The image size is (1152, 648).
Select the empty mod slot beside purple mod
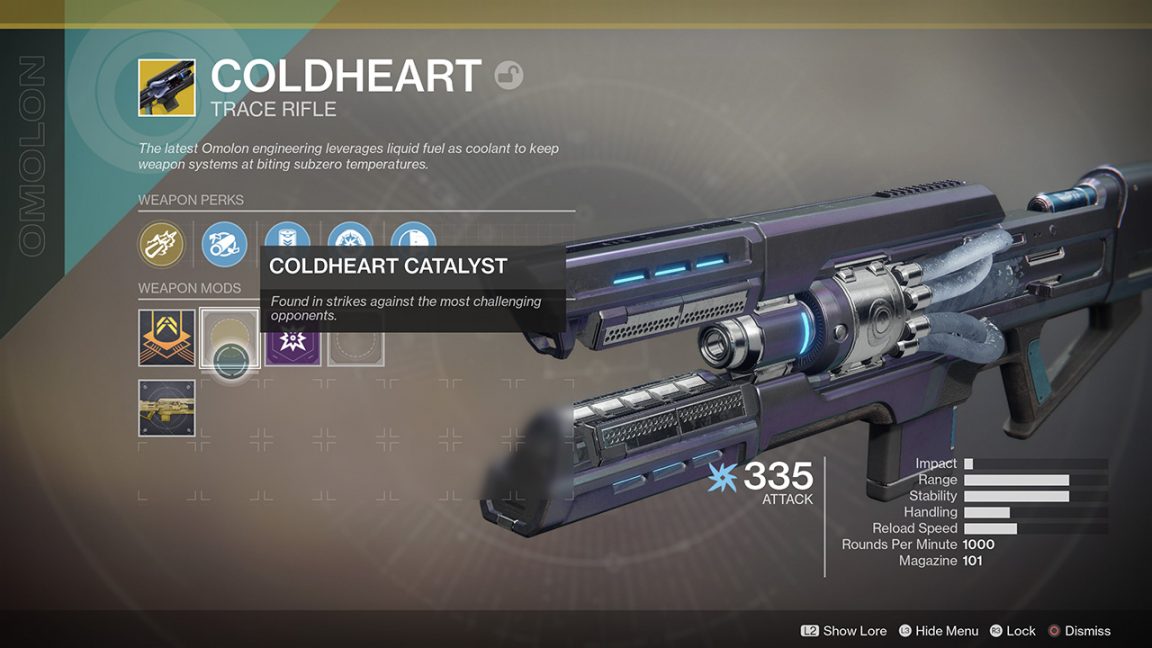[356, 346]
